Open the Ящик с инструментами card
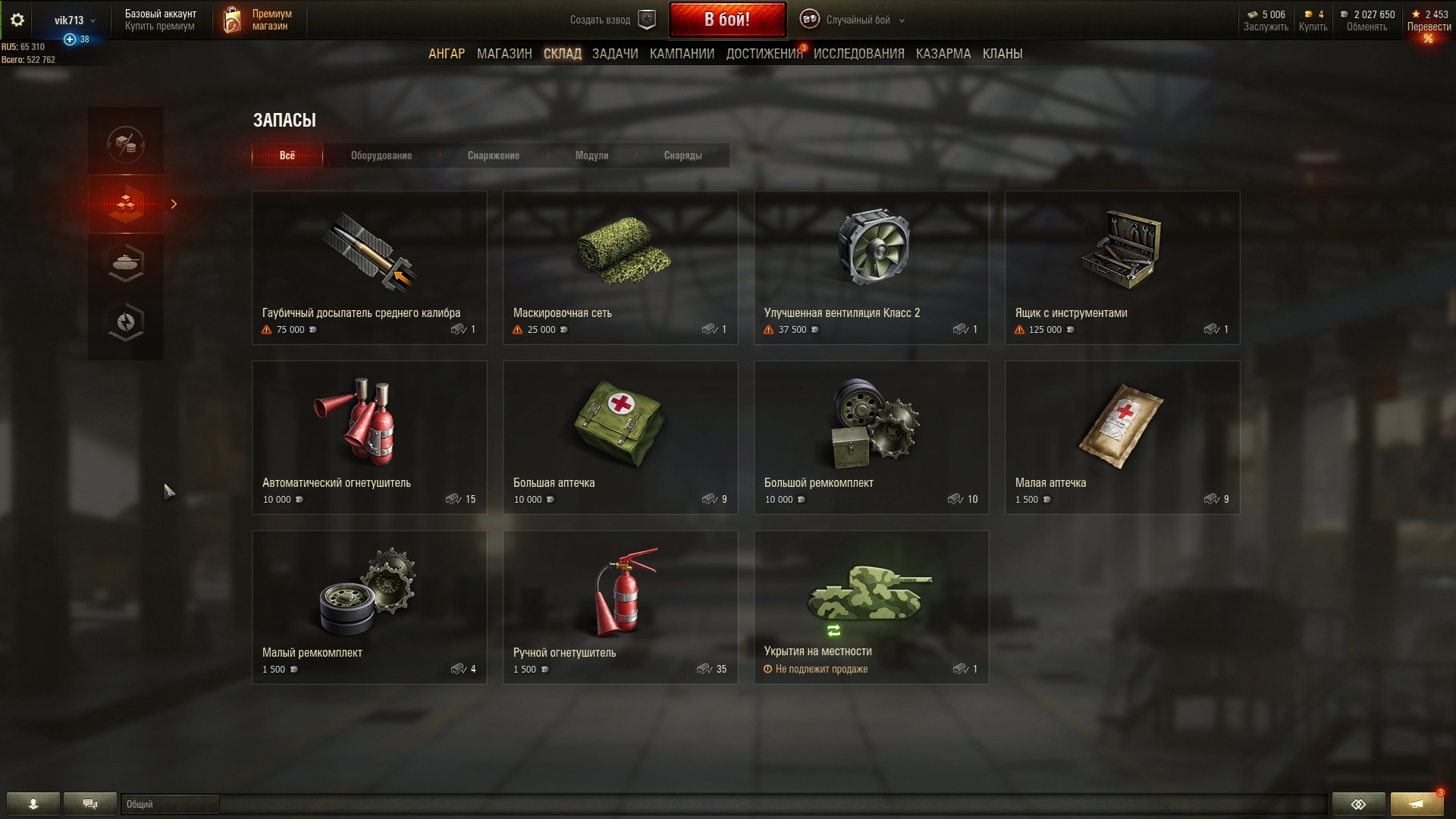 coord(1122,267)
